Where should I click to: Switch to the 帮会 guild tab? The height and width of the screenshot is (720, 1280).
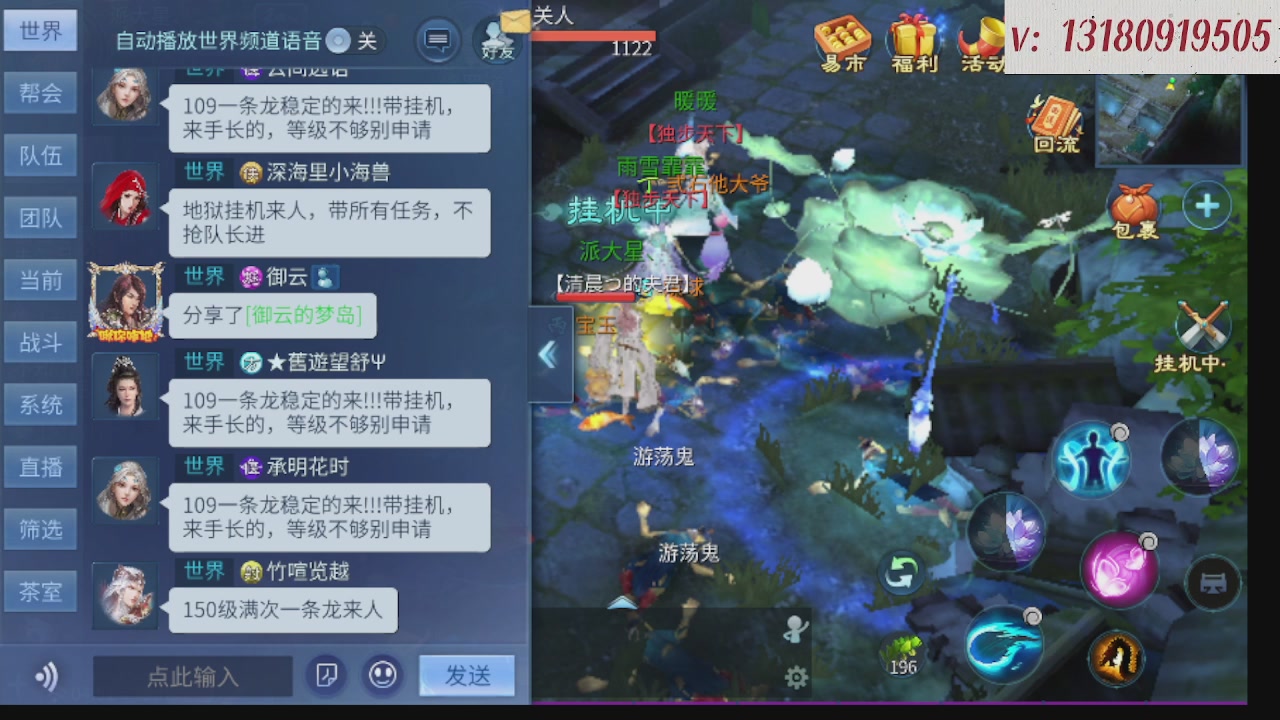click(x=40, y=92)
